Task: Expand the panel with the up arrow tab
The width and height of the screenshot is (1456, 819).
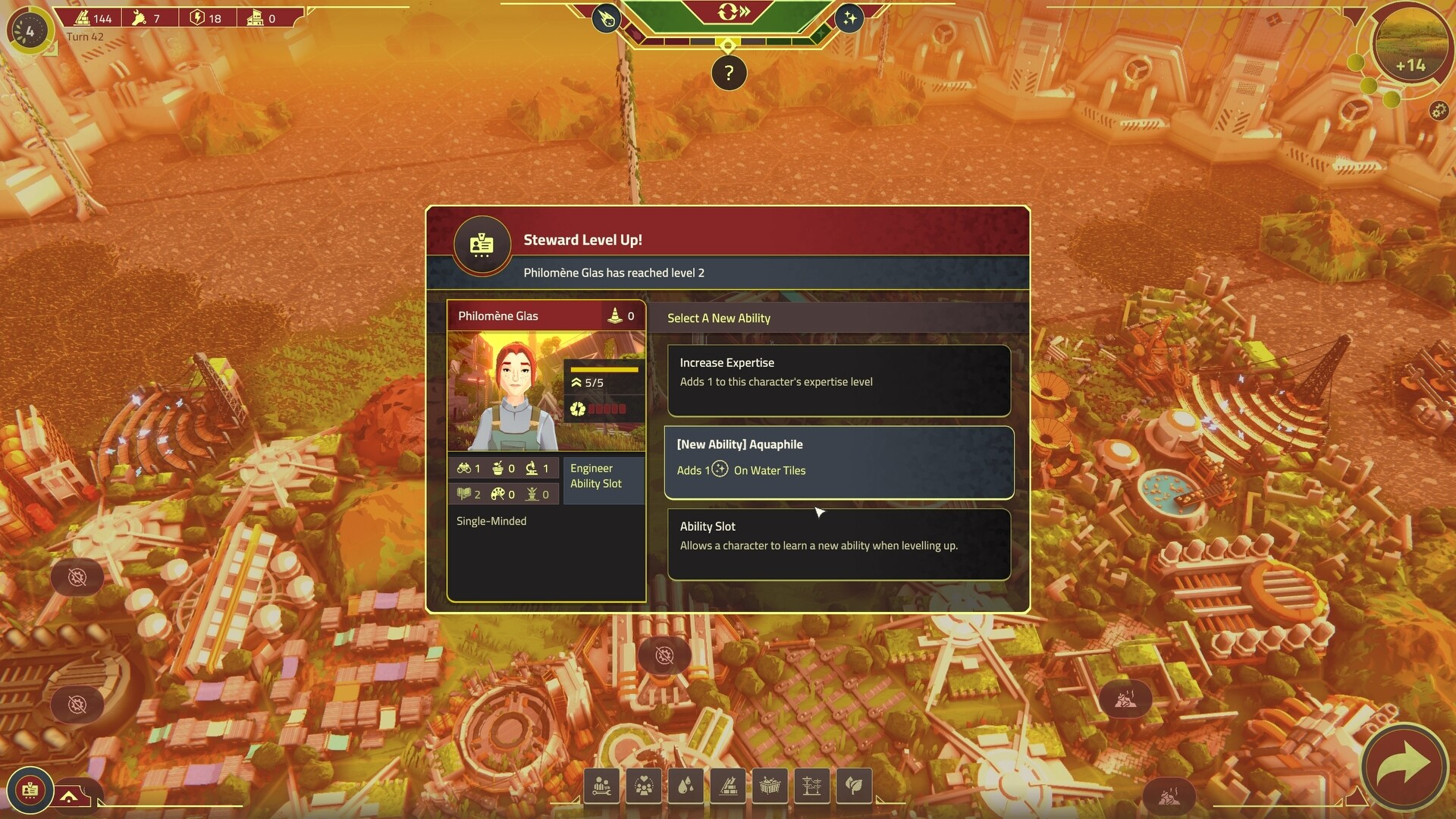Action: 70,796
